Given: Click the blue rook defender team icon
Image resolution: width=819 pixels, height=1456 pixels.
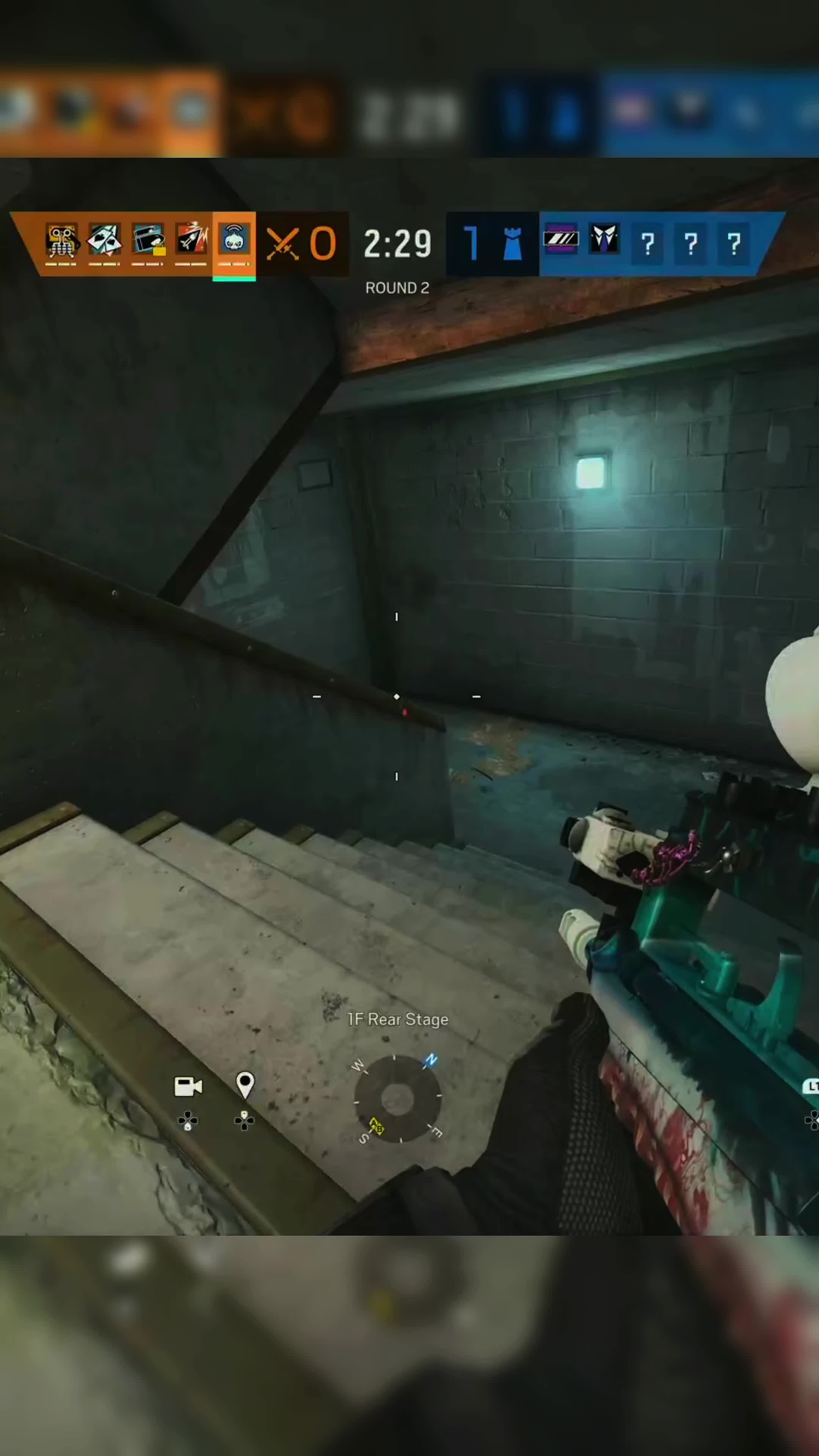Looking at the screenshot, I should click(x=512, y=244).
